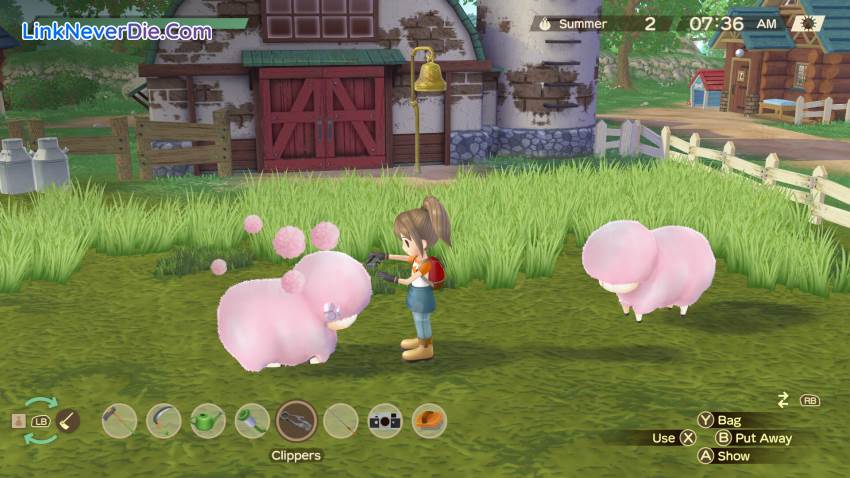Screen dimensions: 850x478
Task: Choose the camera in the toolbar
Action: pos(385,421)
